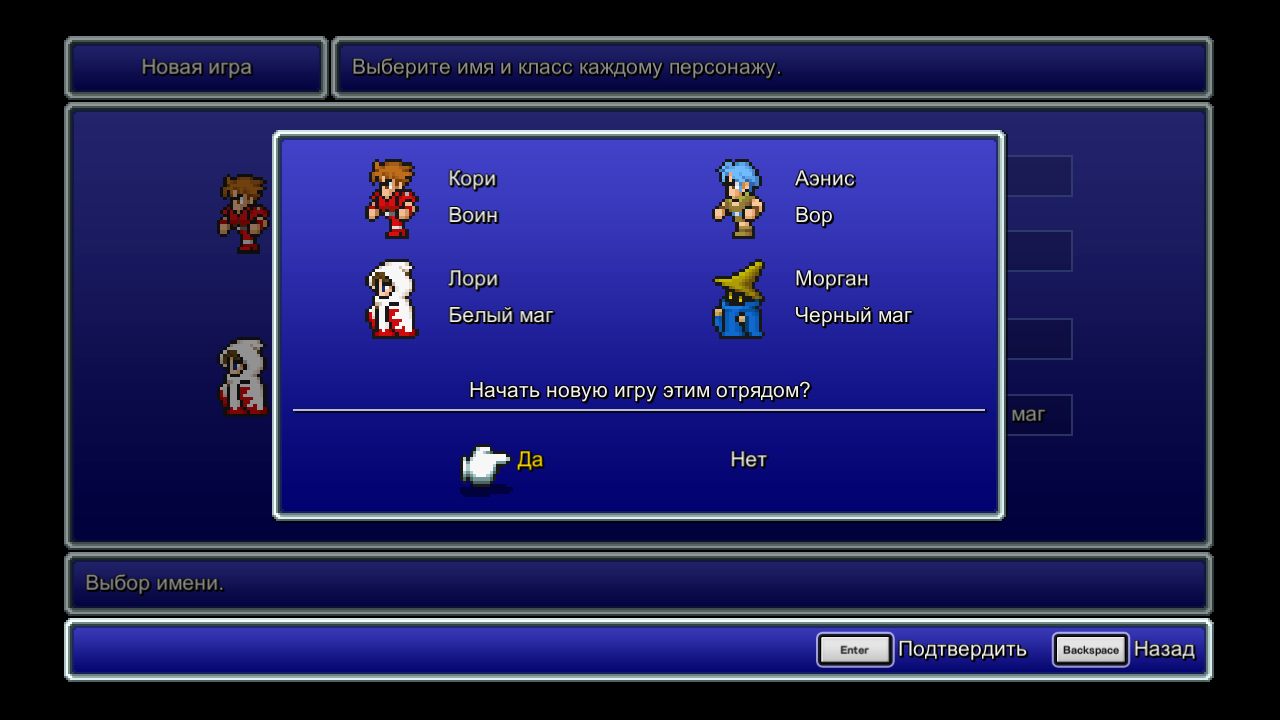Click the Подтвердить label
The height and width of the screenshot is (720, 1280).
click(963, 649)
